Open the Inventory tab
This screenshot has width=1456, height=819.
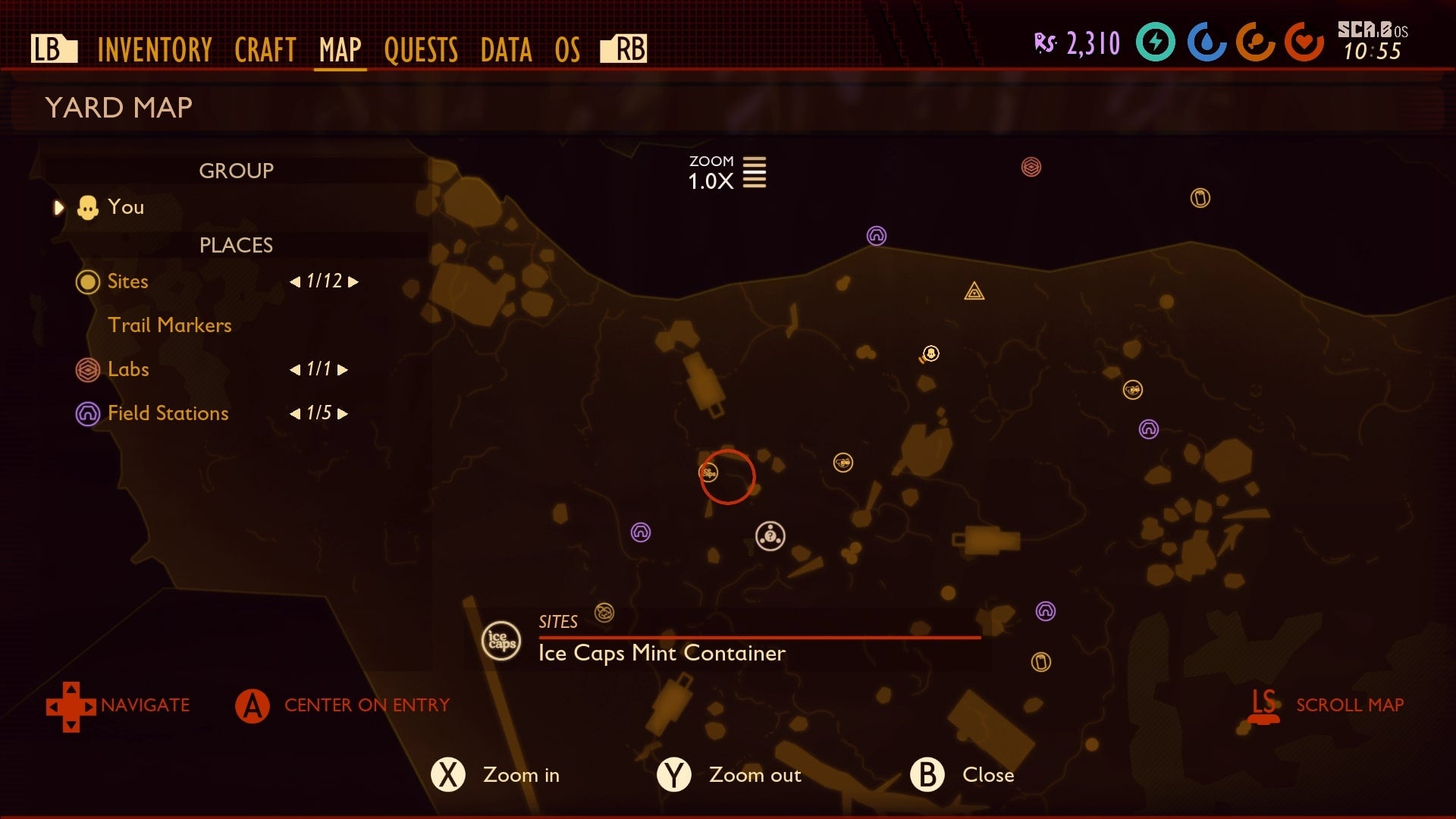click(x=155, y=50)
